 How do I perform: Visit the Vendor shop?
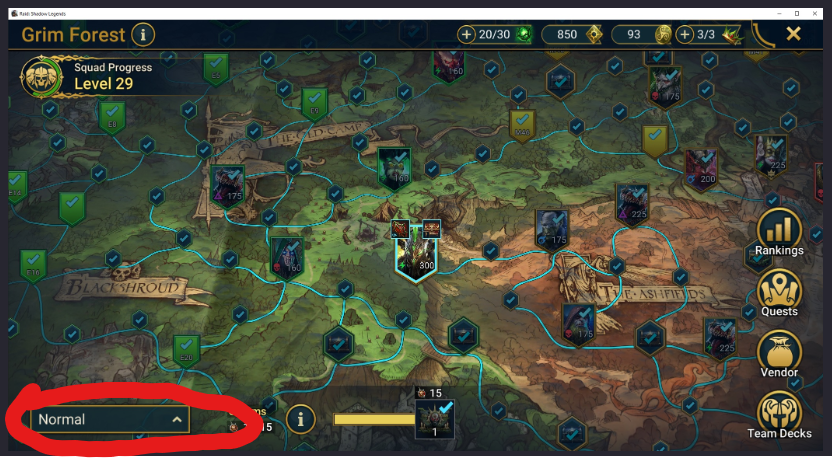pyautogui.click(x=779, y=355)
